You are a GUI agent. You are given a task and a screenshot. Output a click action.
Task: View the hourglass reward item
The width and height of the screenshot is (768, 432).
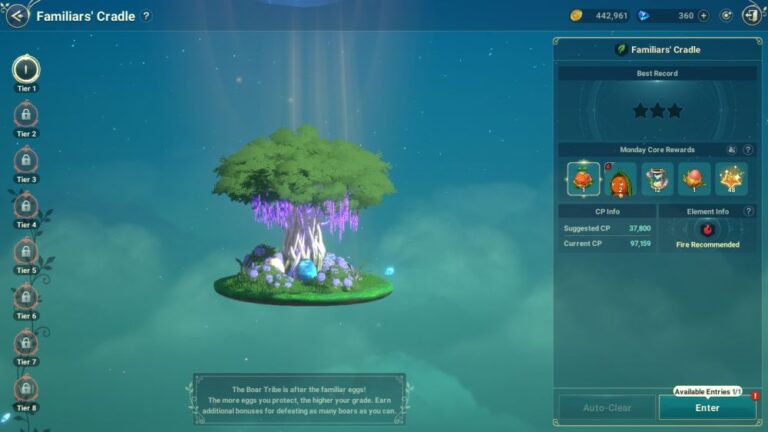click(x=657, y=179)
